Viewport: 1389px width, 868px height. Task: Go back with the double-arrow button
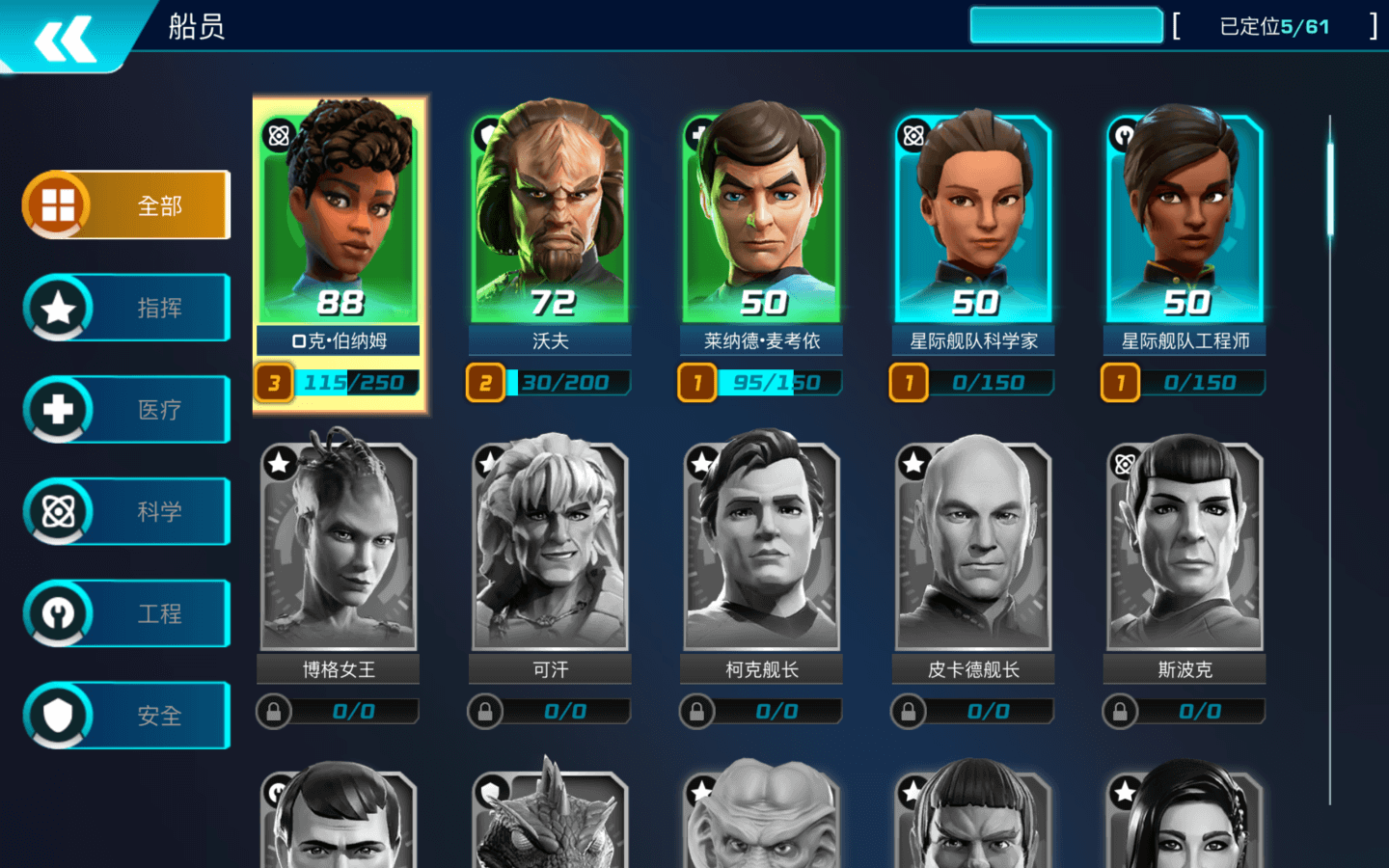tap(66, 39)
